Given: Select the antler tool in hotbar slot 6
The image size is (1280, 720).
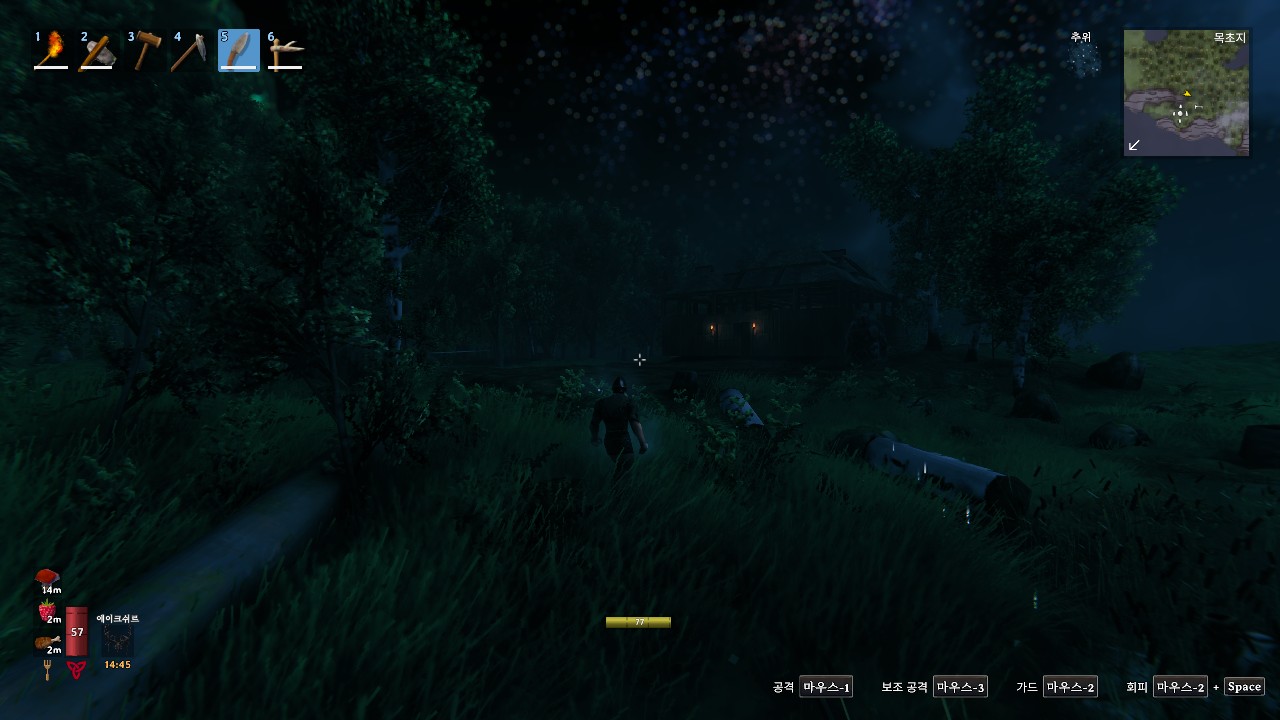Looking at the screenshot, I should (286, 48).
